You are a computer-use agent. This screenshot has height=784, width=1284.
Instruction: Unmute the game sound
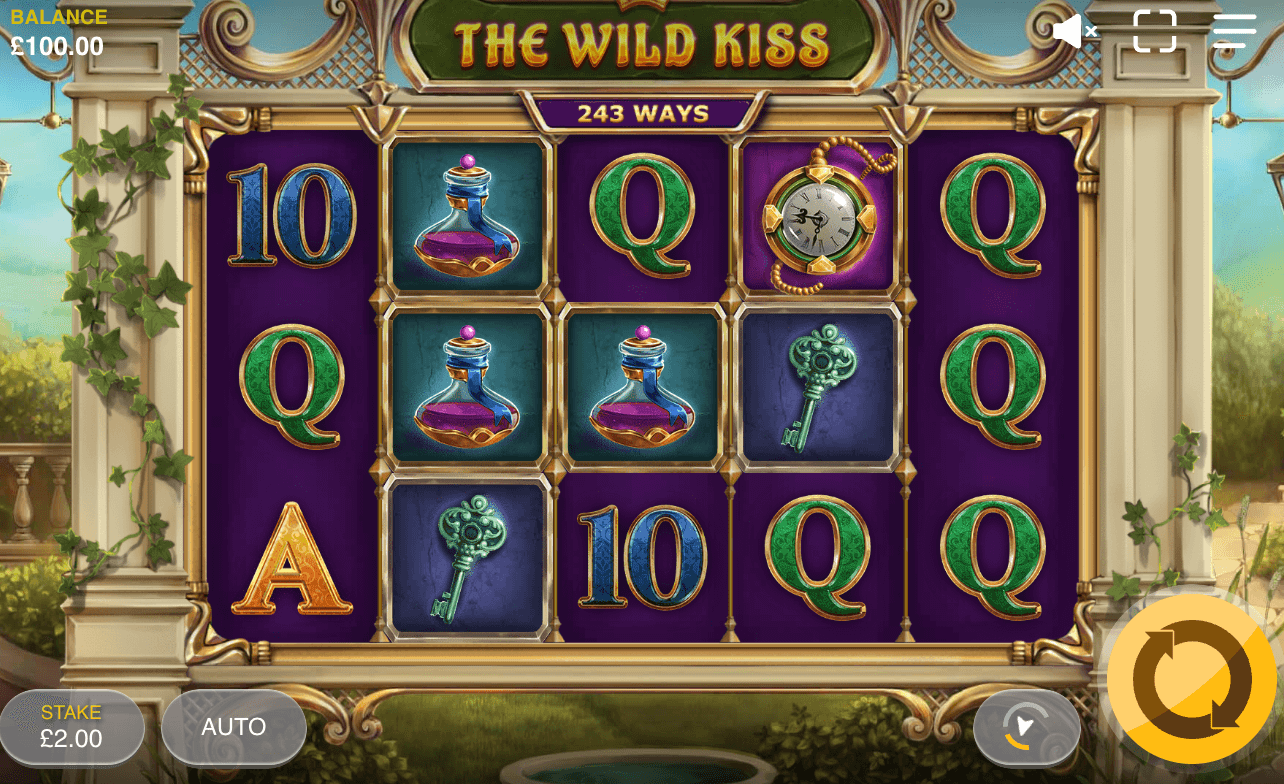[1074, 31]
